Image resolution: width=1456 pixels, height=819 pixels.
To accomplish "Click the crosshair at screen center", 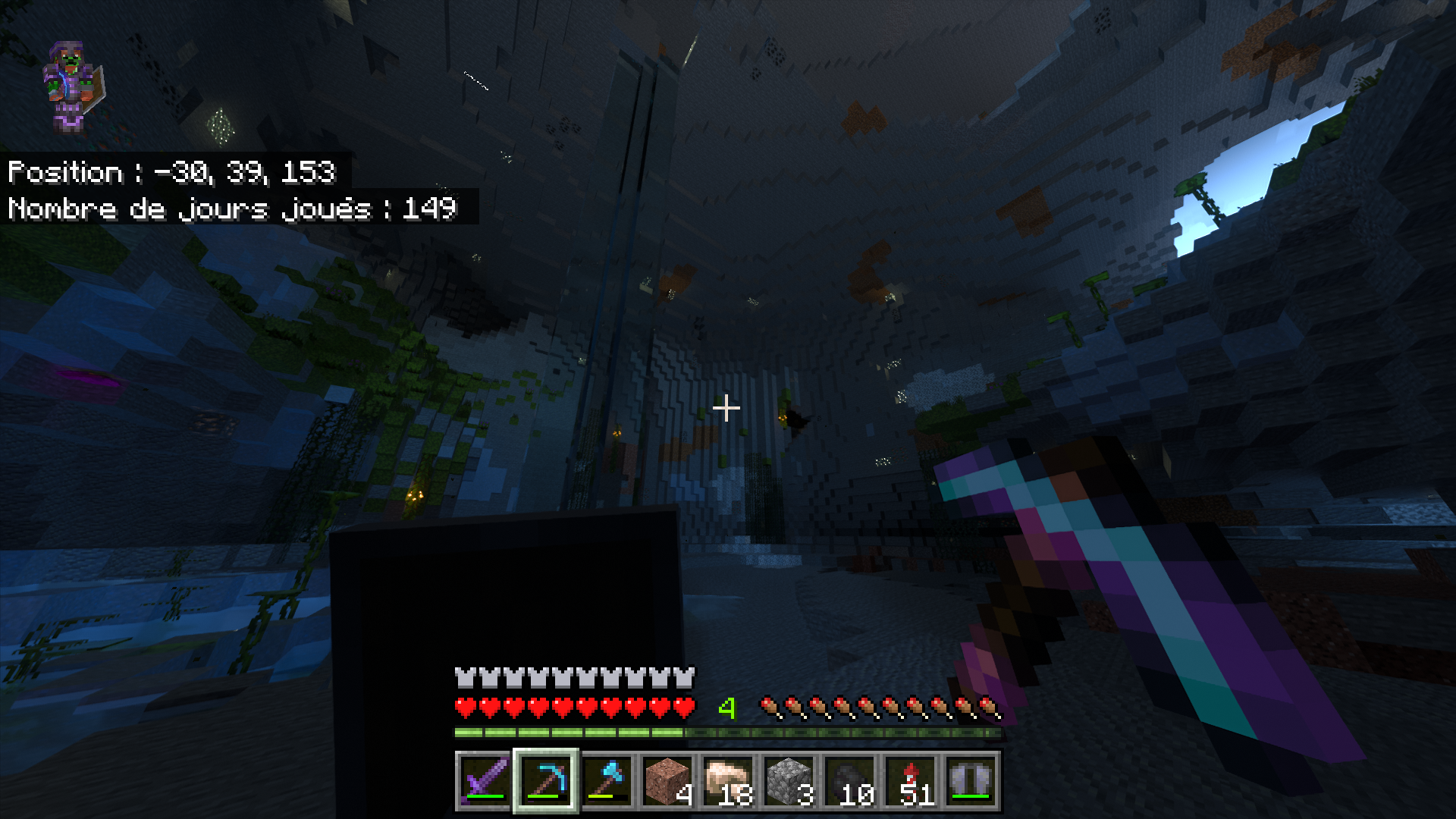I will (728, 408).
